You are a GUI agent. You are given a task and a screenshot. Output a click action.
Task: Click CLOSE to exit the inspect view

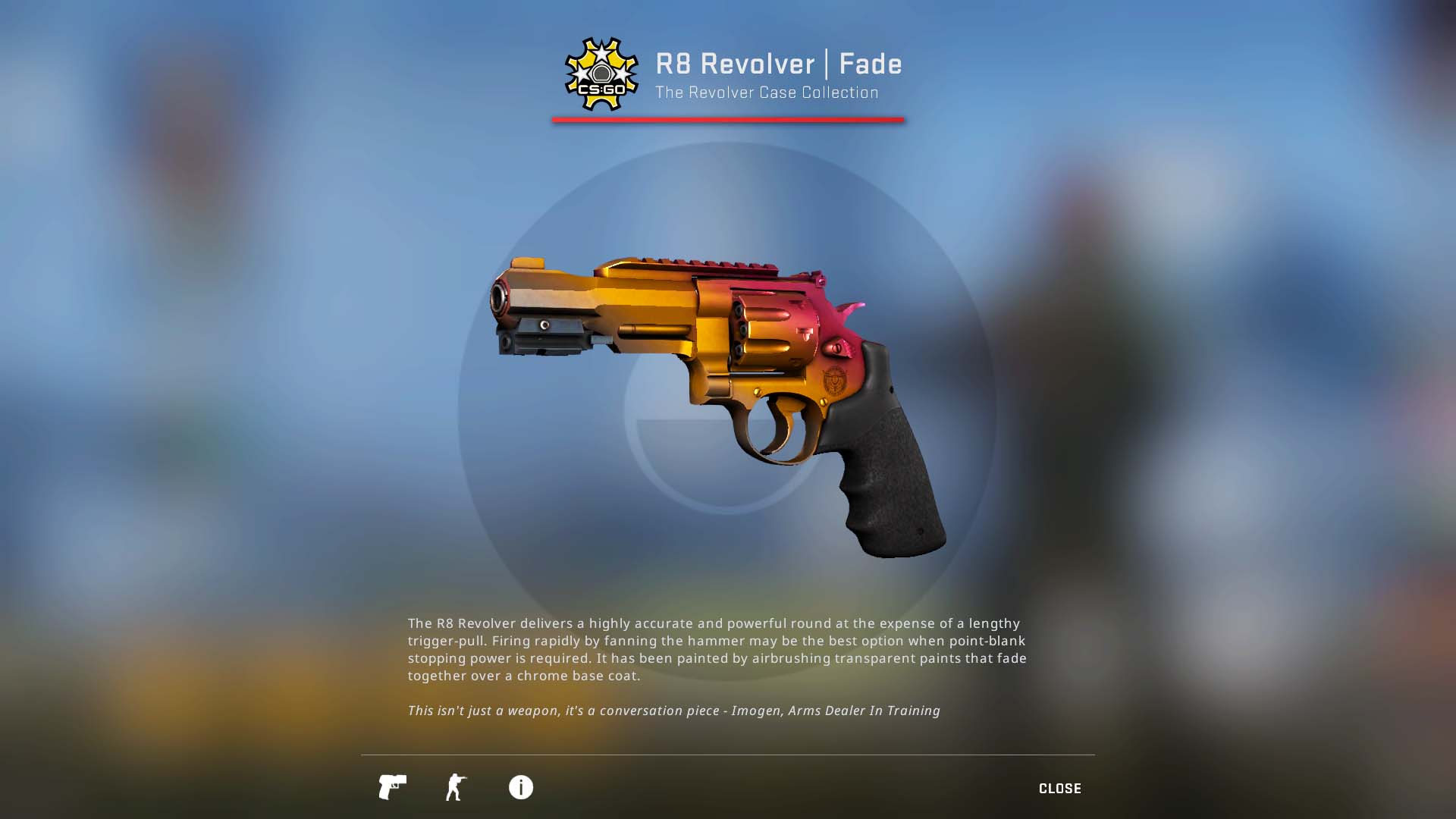tap(1060, 788)
